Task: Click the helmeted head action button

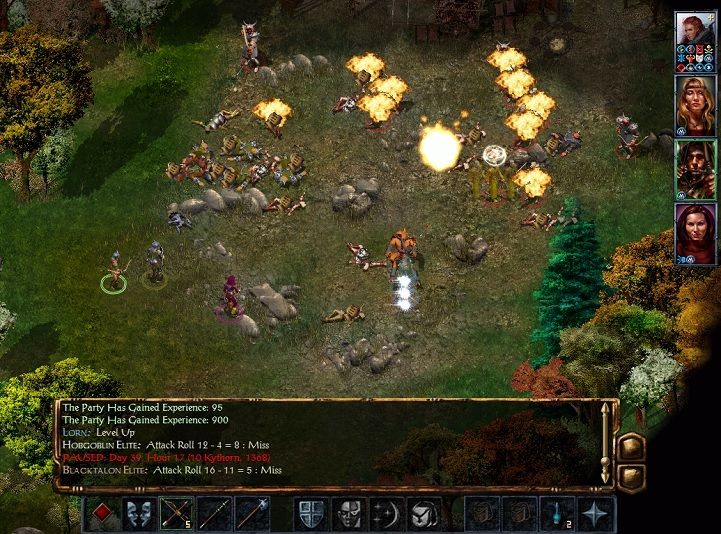Action: pos(423,514)
